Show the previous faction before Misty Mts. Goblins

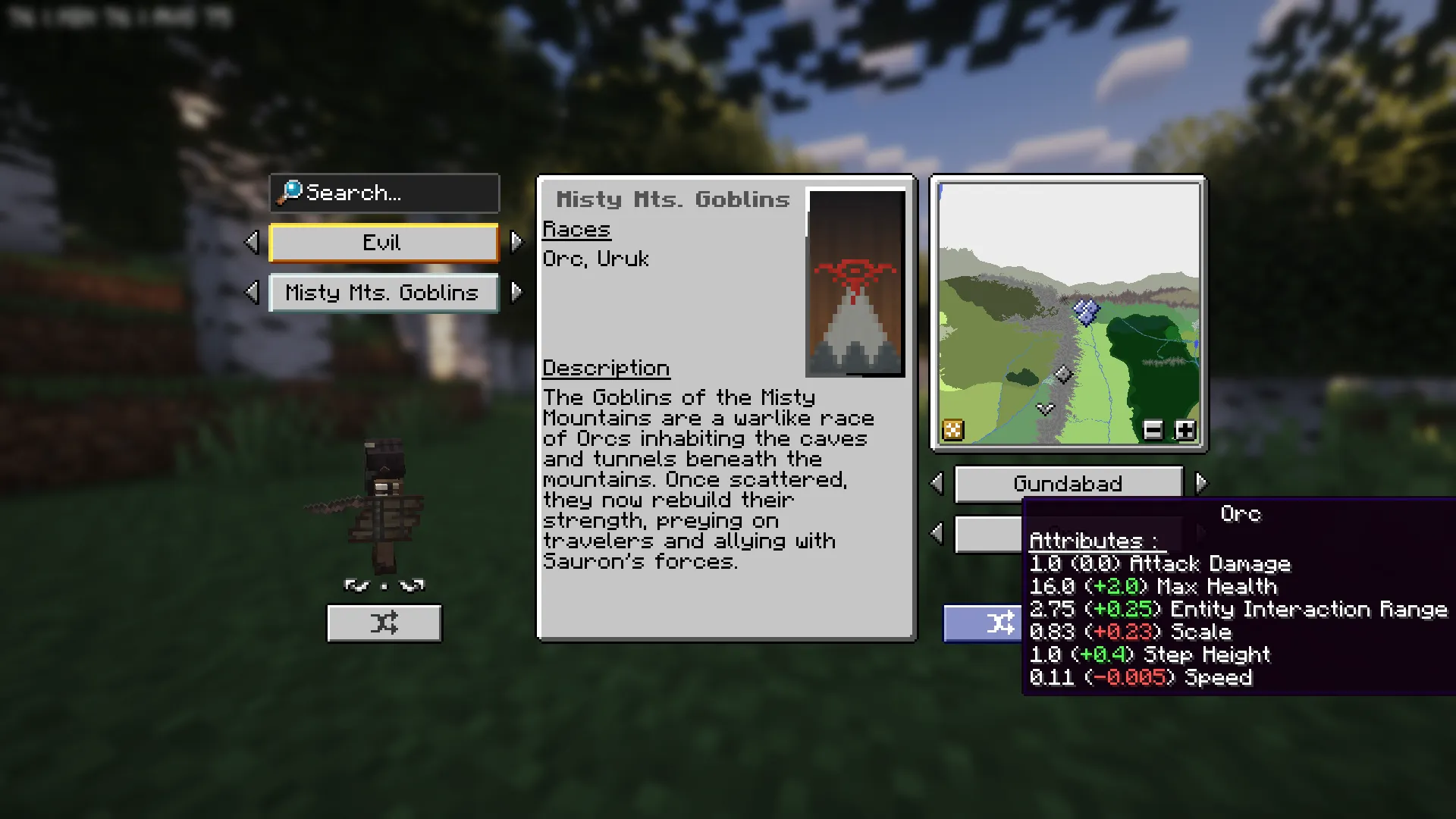click(x=251, y=293)
